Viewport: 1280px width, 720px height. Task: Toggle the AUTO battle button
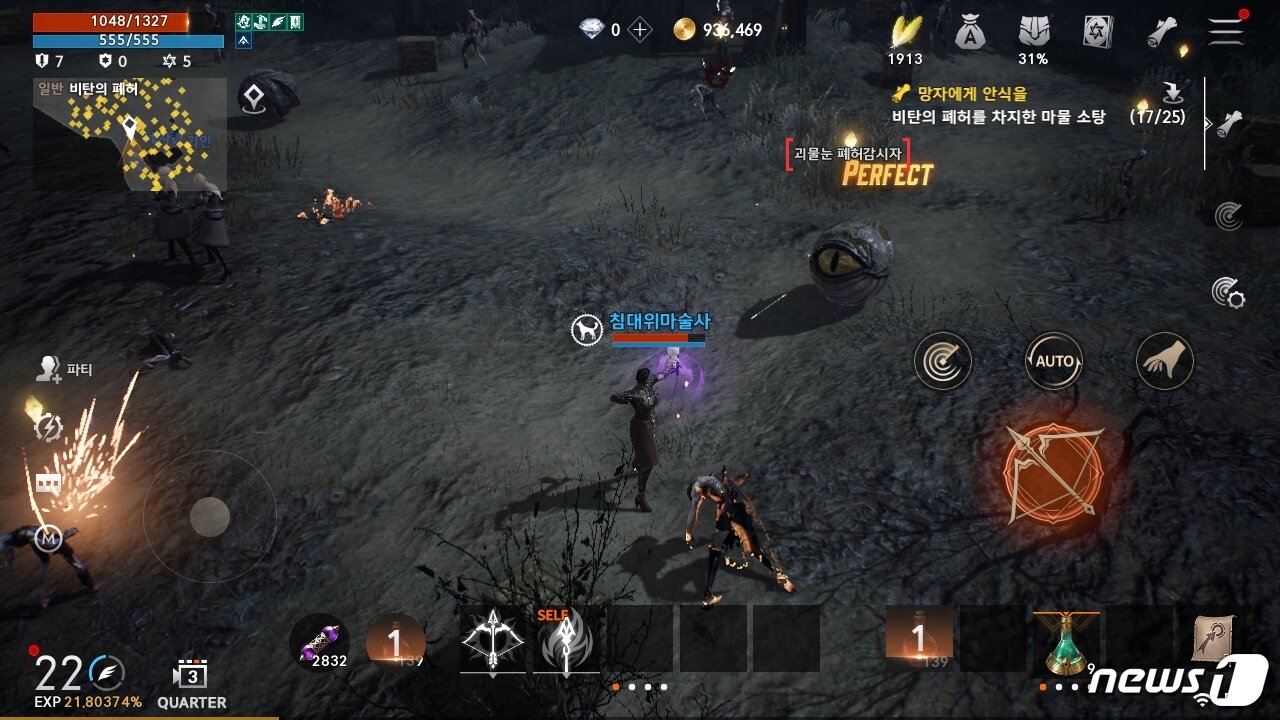(x=1054, y=361)
